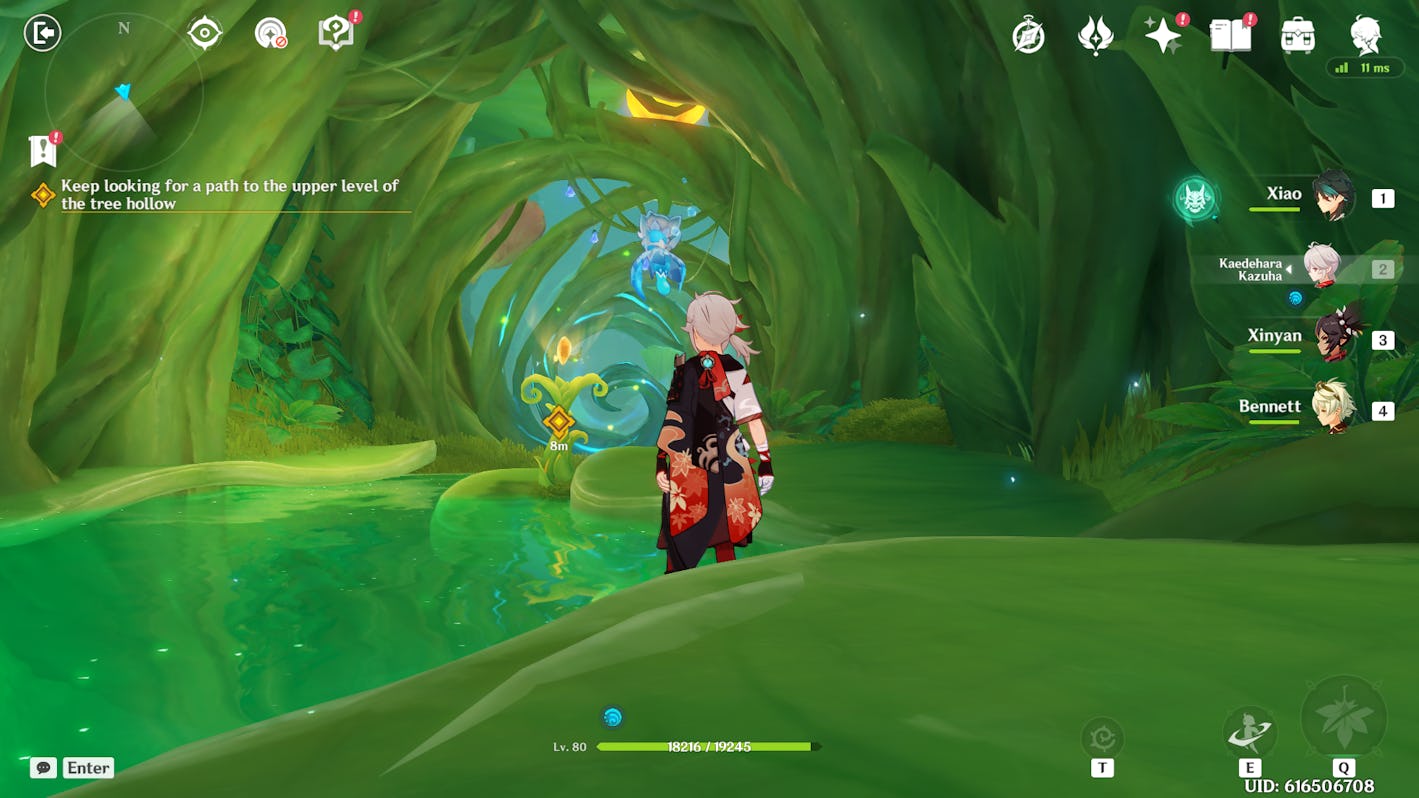Open the Wish star icon
The width and height of the screenshot is (1419, 798).
click(x=1163, y=36)
